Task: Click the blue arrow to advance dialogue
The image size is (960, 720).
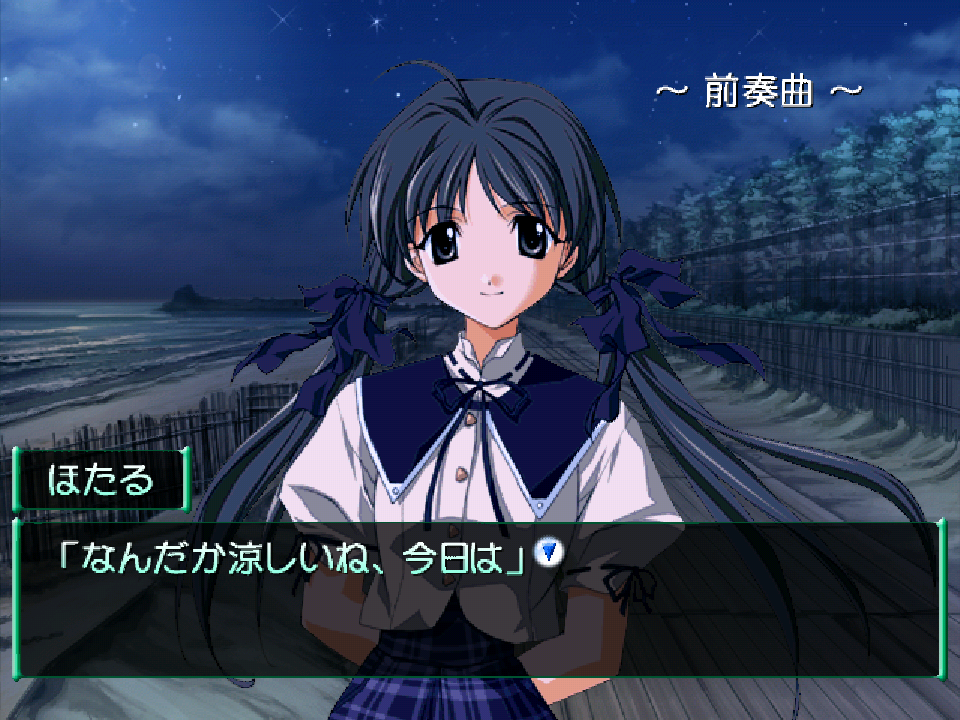Action: click(x=548, y=551)
